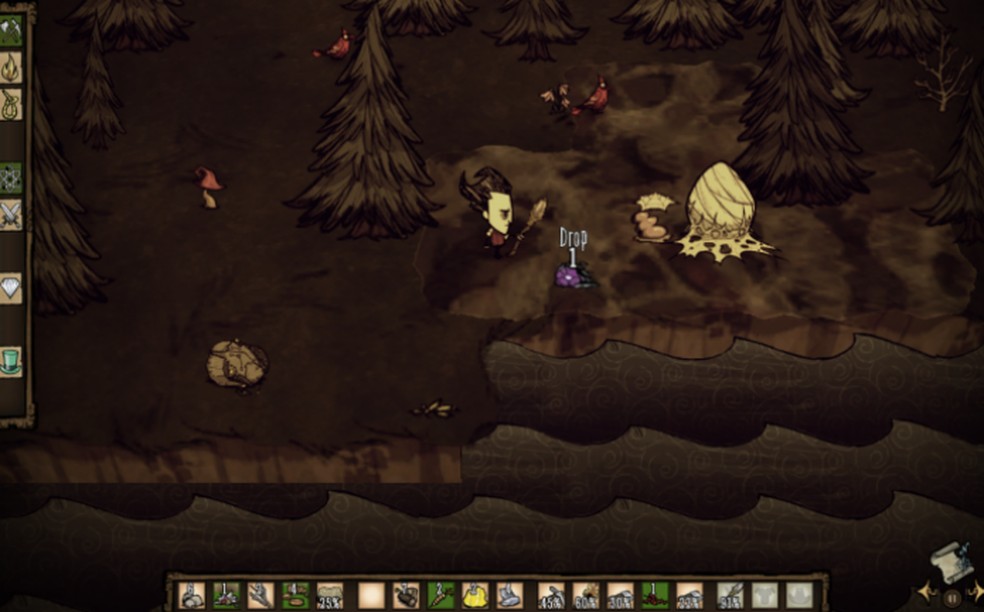Open the Survival crafting tab with rope icon
984x612 pixels.
(x=11, y=104)
